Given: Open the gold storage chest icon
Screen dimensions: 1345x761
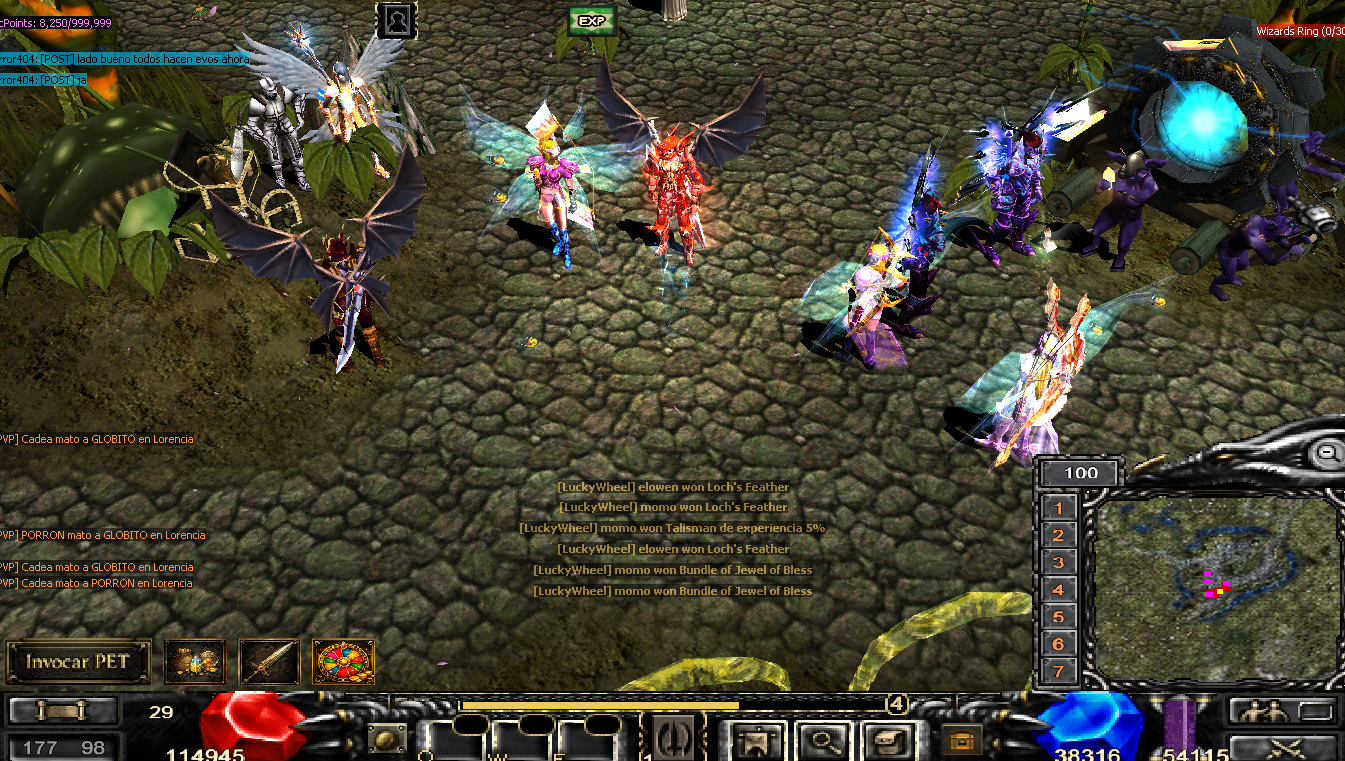Looking at the screenshot, I should tap(960, 740).
